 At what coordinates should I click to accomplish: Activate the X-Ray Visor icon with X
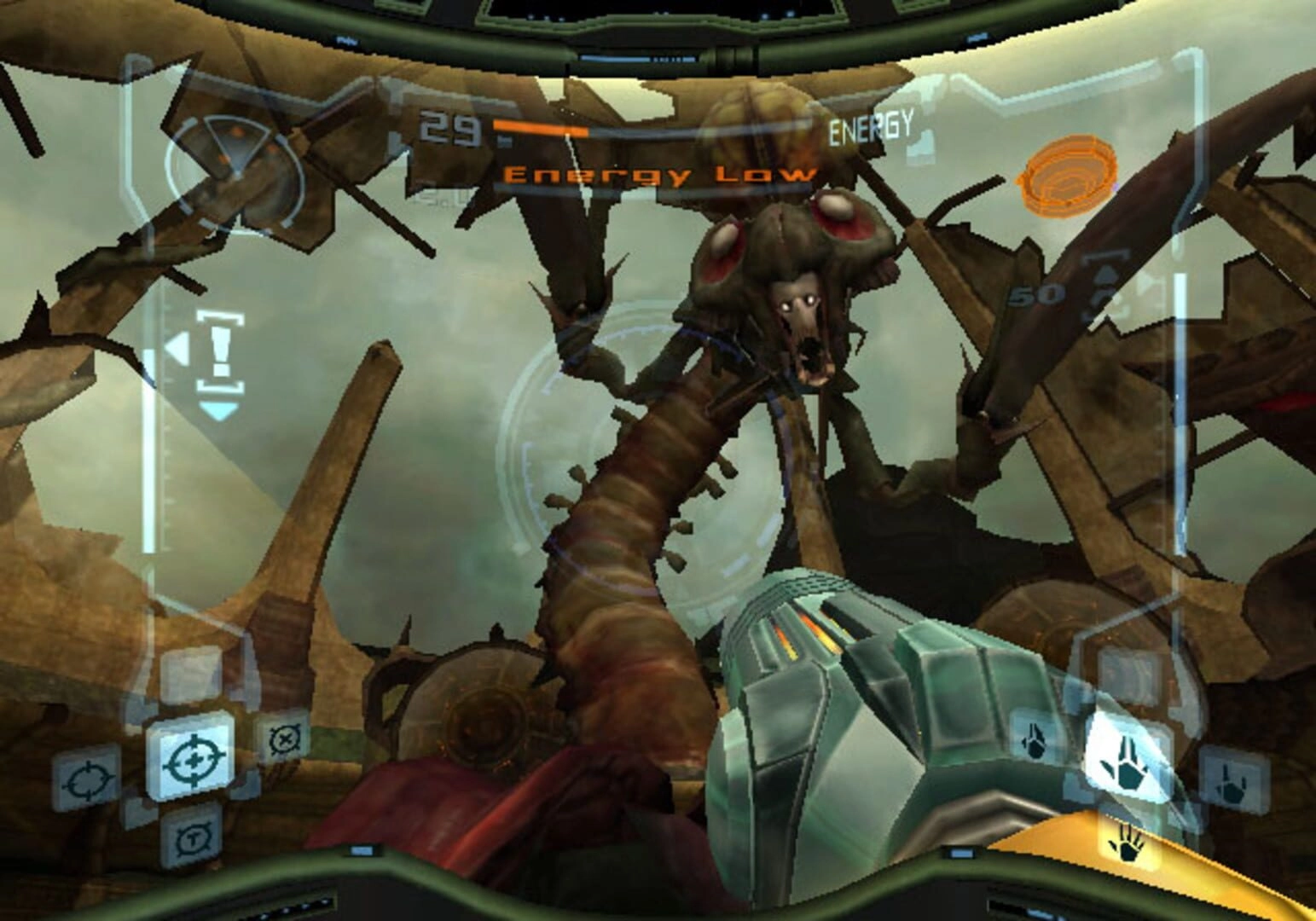pyautogui.click(x=284, y=739)
